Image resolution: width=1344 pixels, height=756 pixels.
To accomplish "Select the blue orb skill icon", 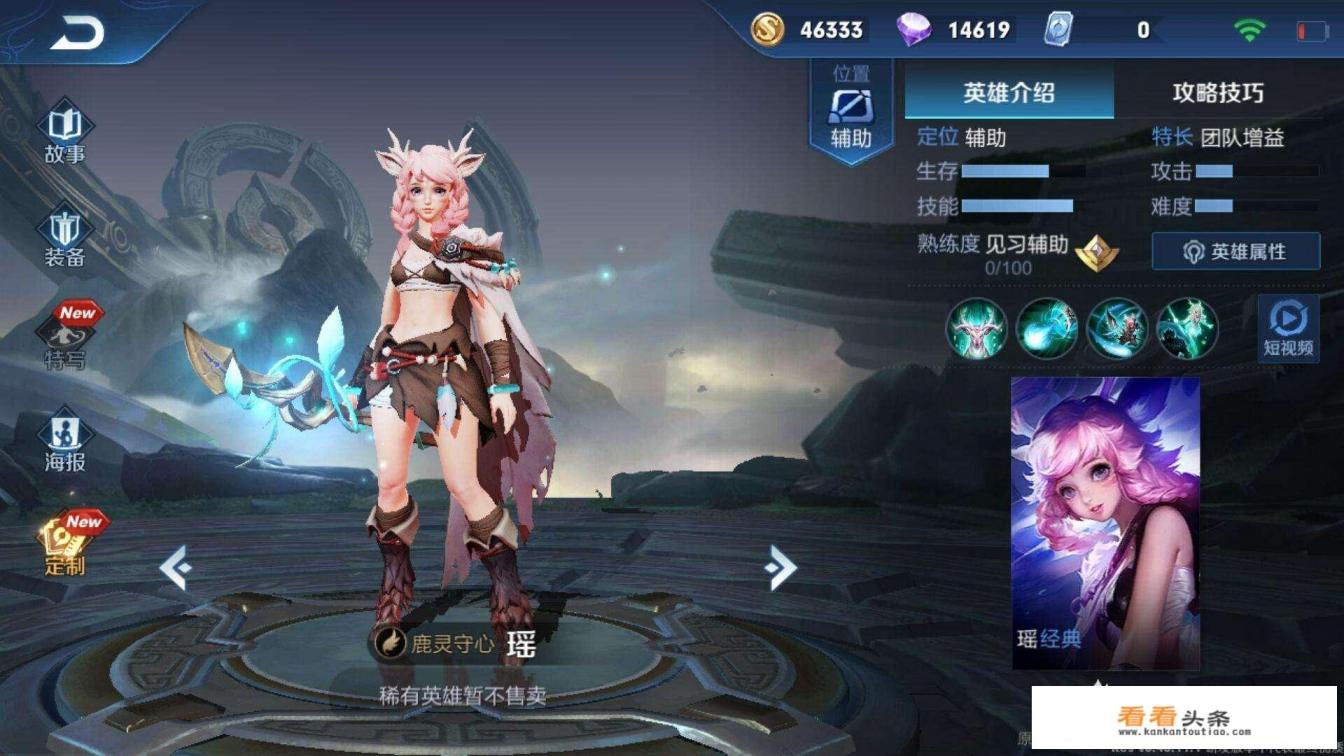I will click(x=1047, y=328).
